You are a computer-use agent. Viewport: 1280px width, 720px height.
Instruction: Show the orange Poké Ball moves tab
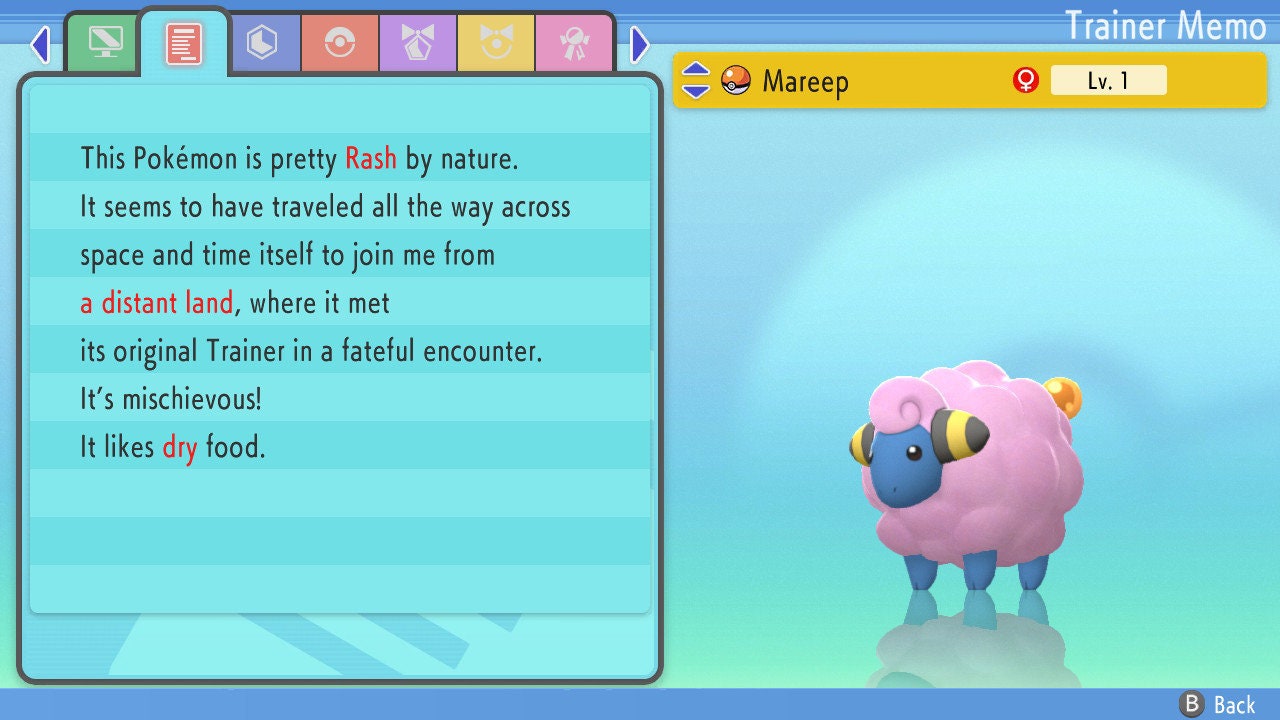pyautogui.click(x=340, y=43)
